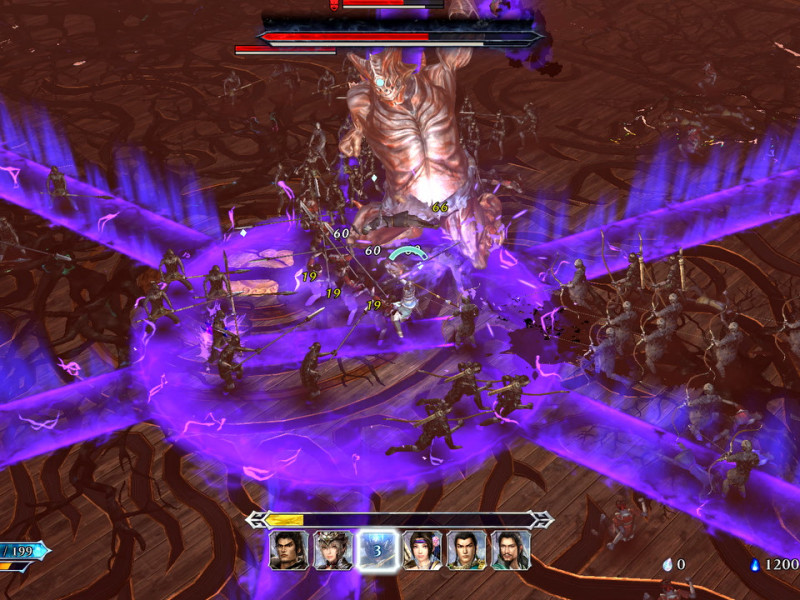
Task: Pick the clean-shaven officer in gold armor
Action: pos(466,550)
